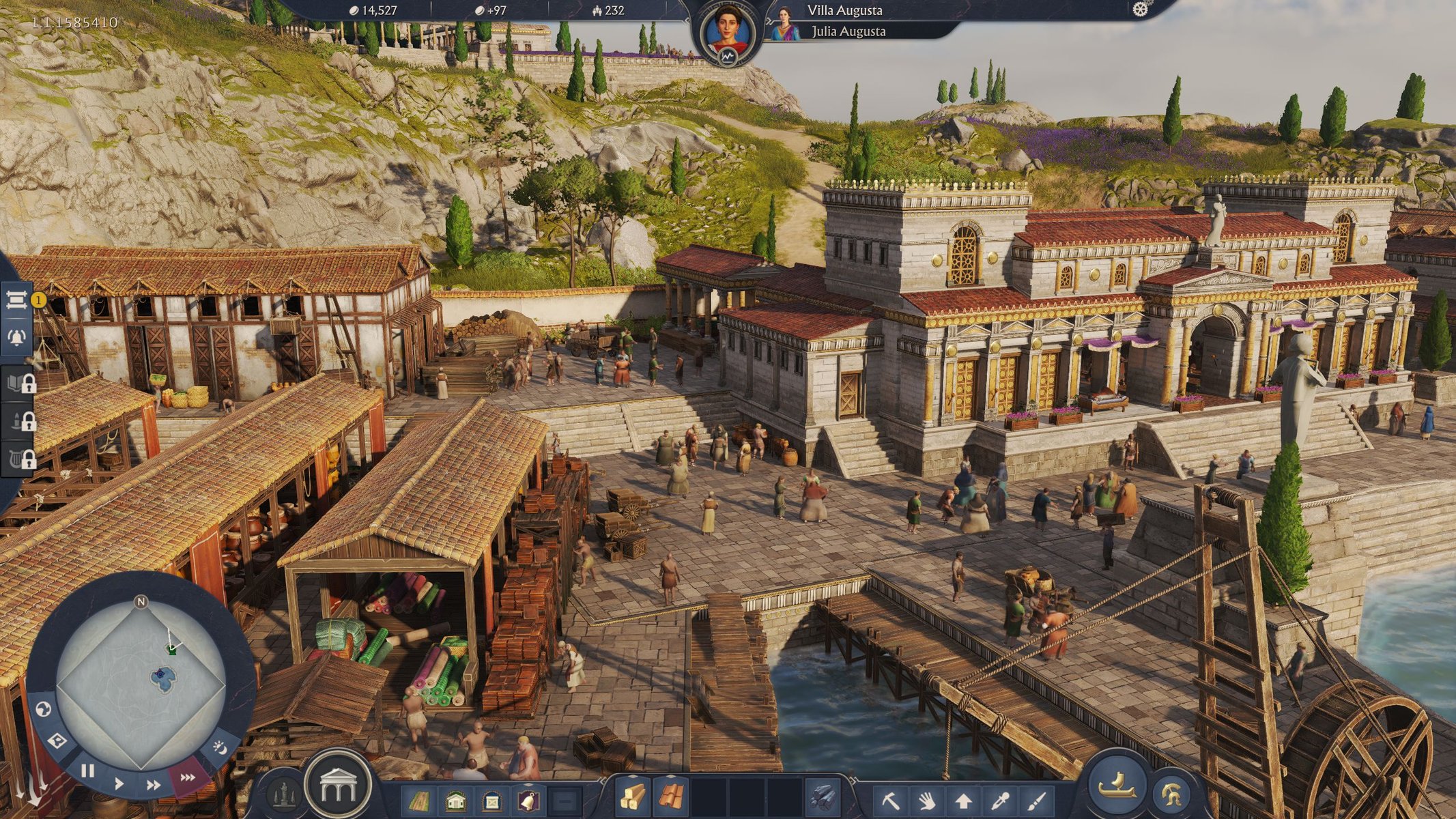Activate the pickaxe demolish tool
The height and width of the screenshot is (819, 1456).
click(x=890, y=800)
